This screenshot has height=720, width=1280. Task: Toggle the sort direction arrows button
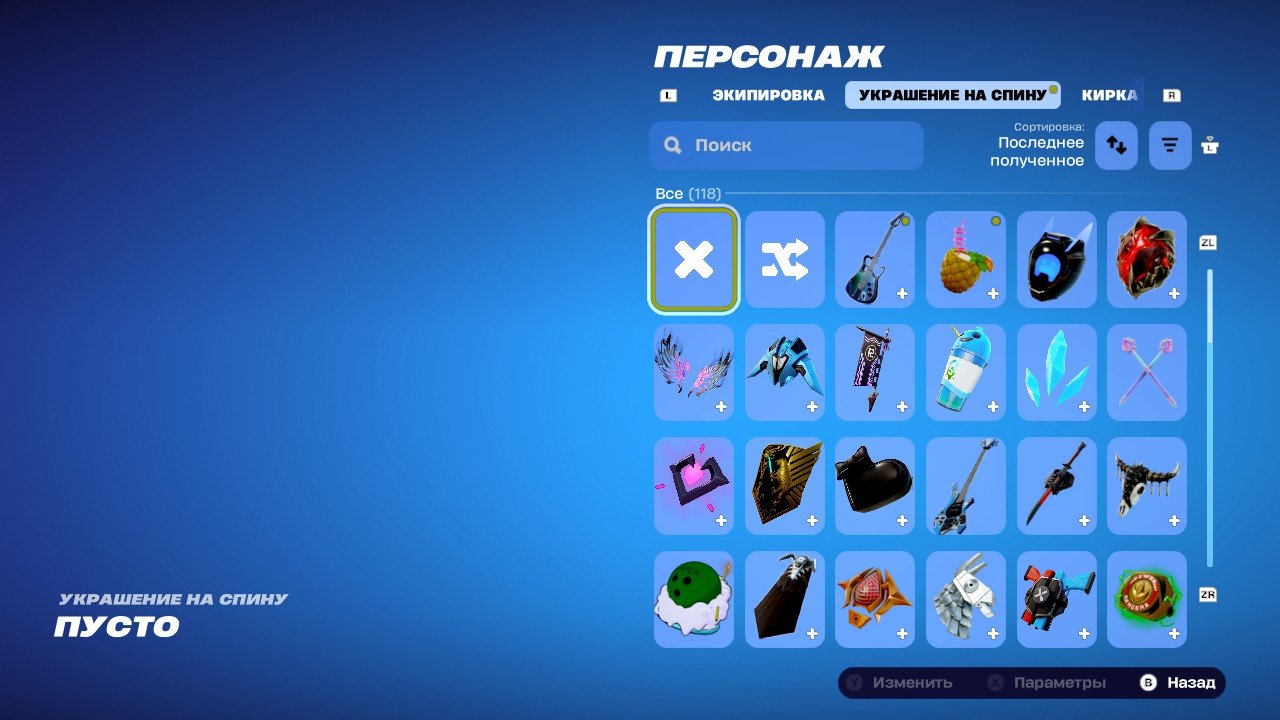coord(1116,145)
